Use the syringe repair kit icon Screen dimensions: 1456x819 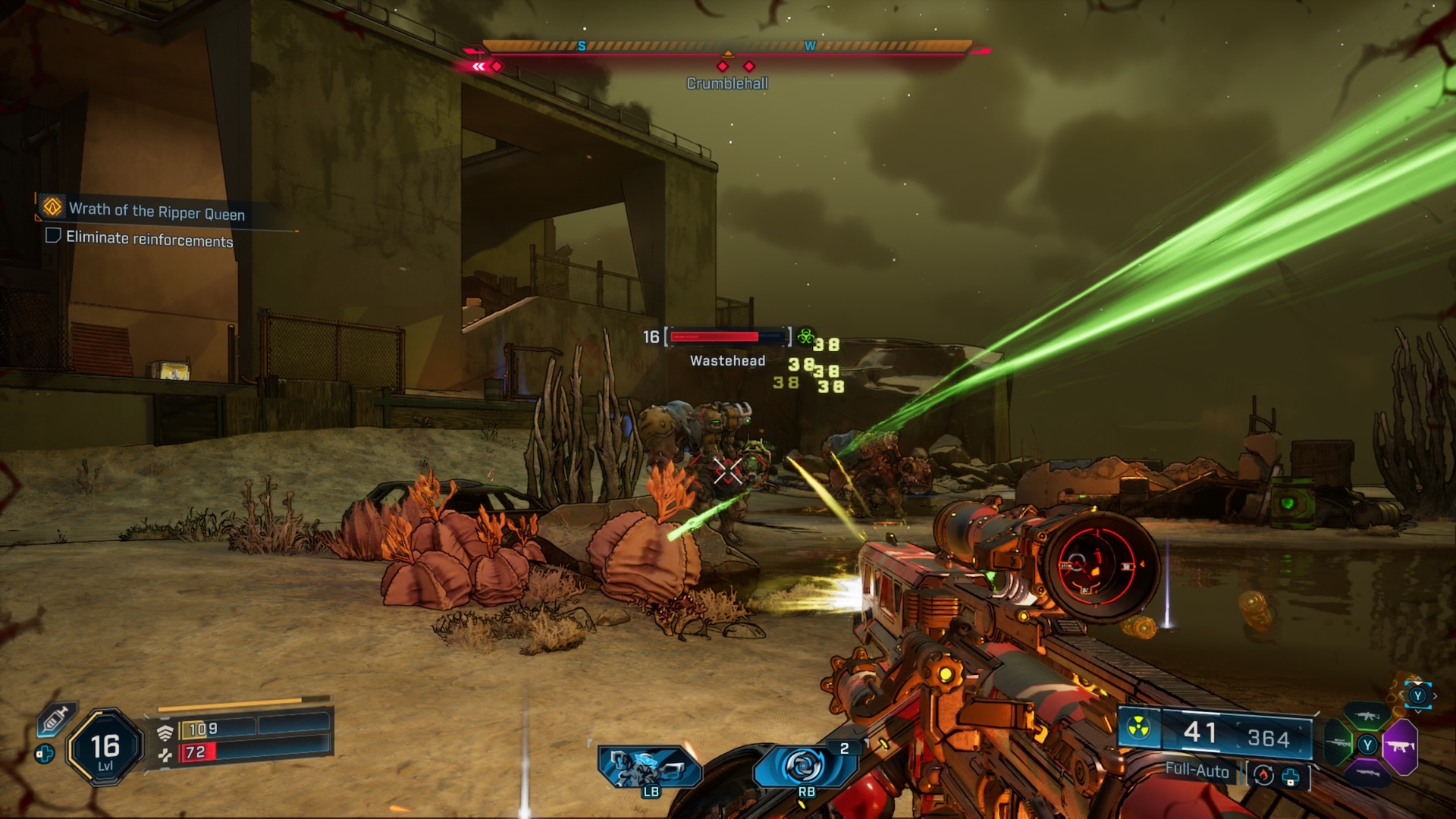tap(56, 717)
